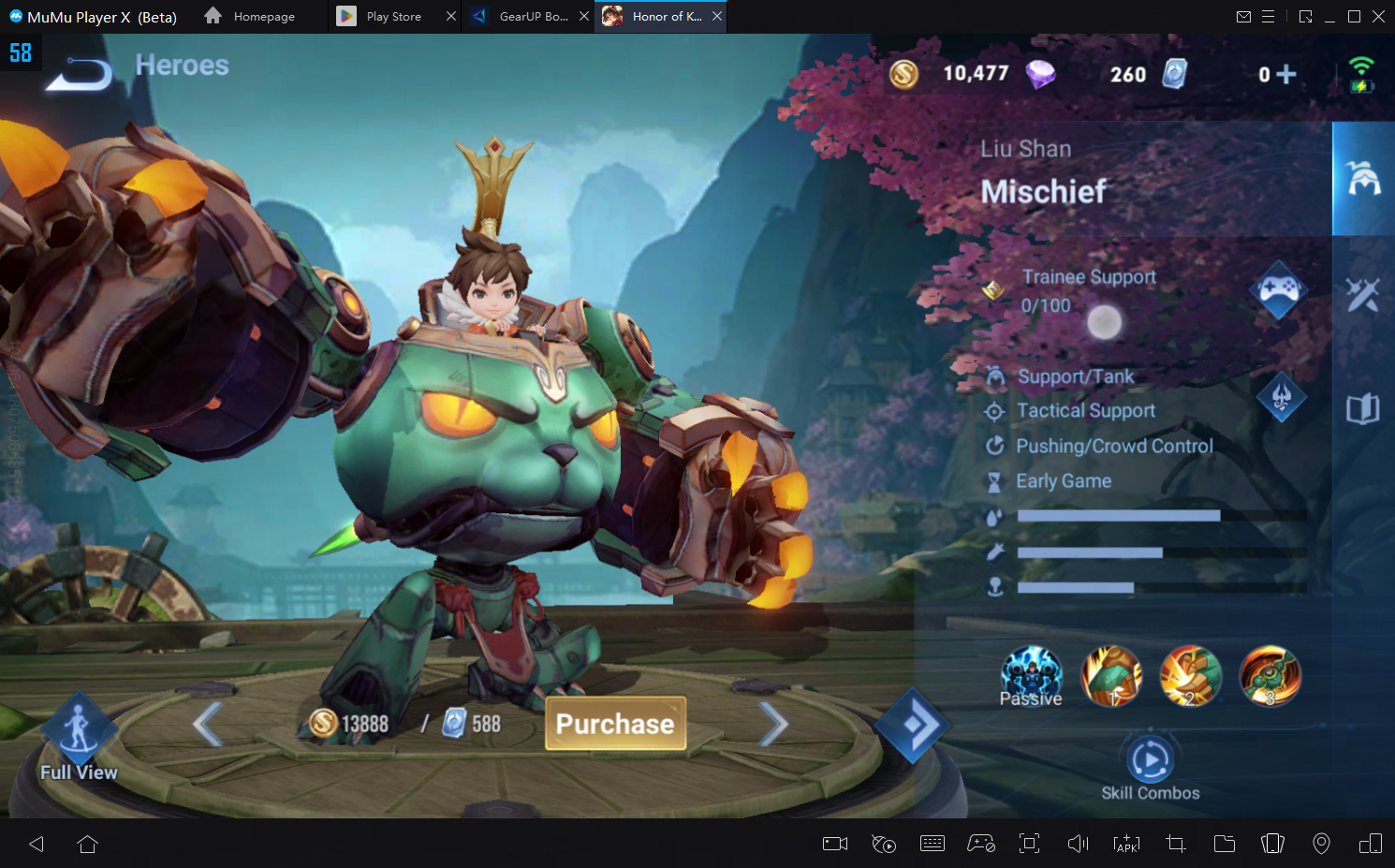This screenshot has width=1395, height=868.
Task: Collapse the hero info panel with diamond arrow
Action: click(x=912, y=725)
